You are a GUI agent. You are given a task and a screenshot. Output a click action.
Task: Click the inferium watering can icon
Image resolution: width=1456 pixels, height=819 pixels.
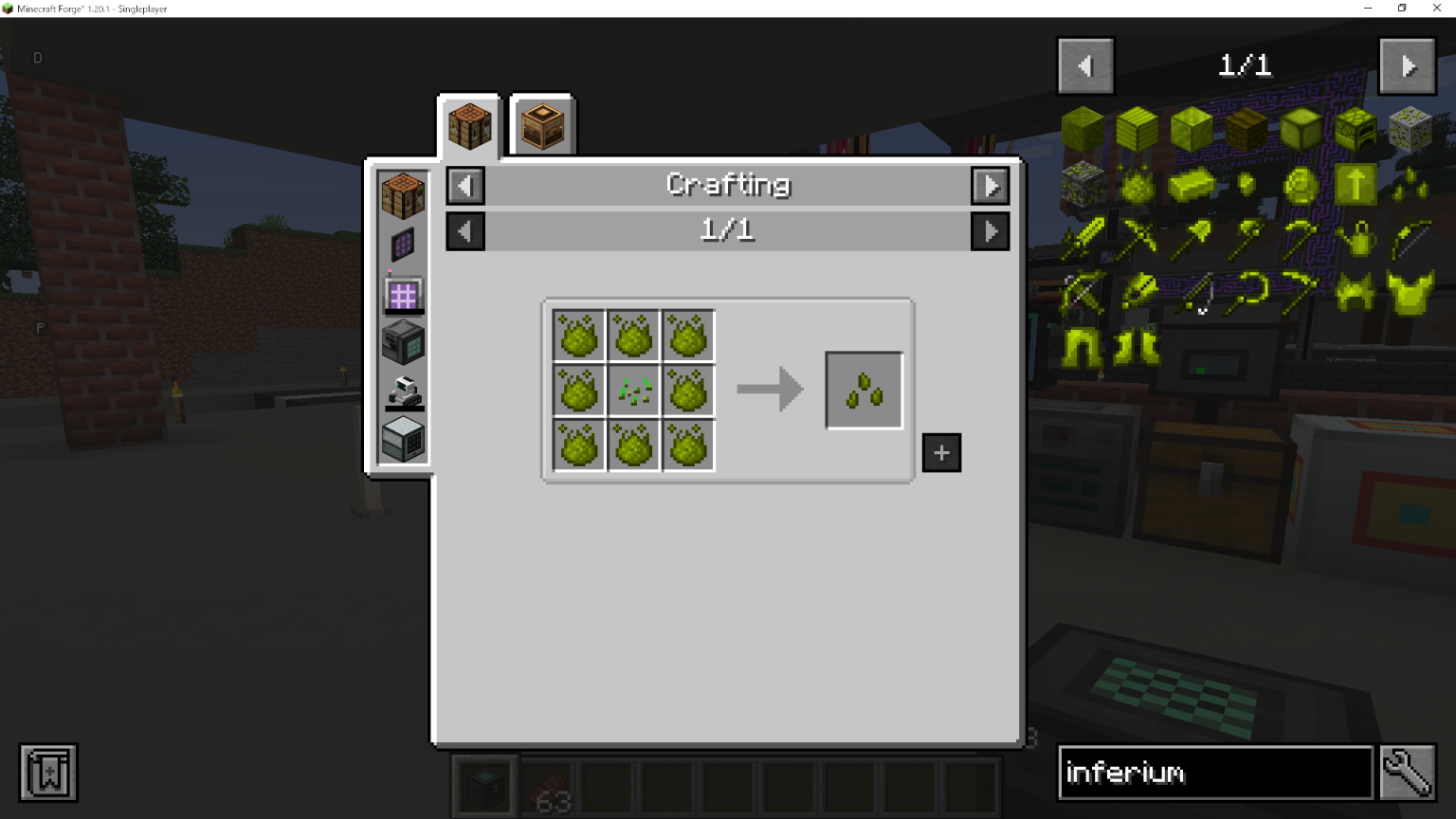1357,239
